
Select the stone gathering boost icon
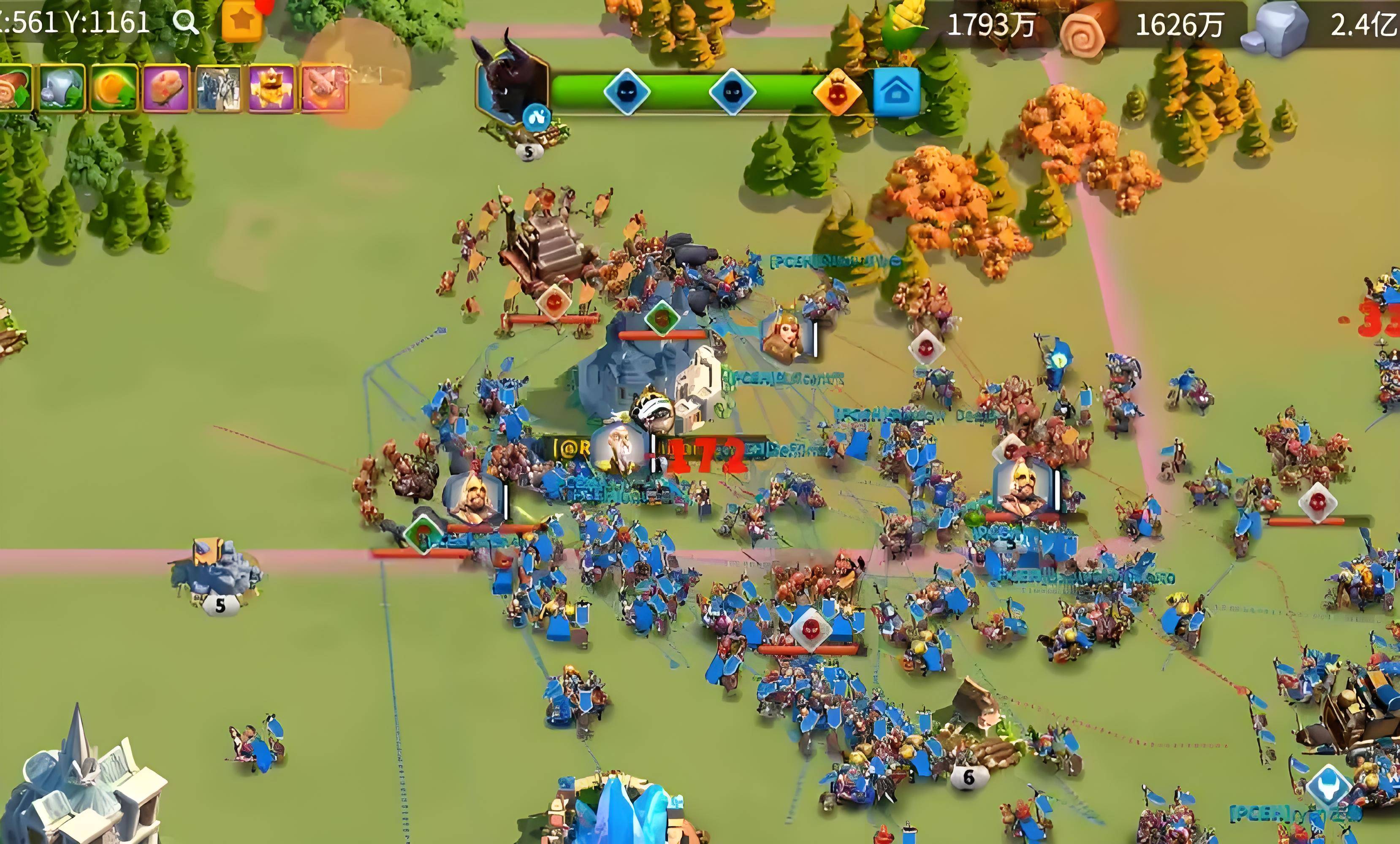[61, 88]
